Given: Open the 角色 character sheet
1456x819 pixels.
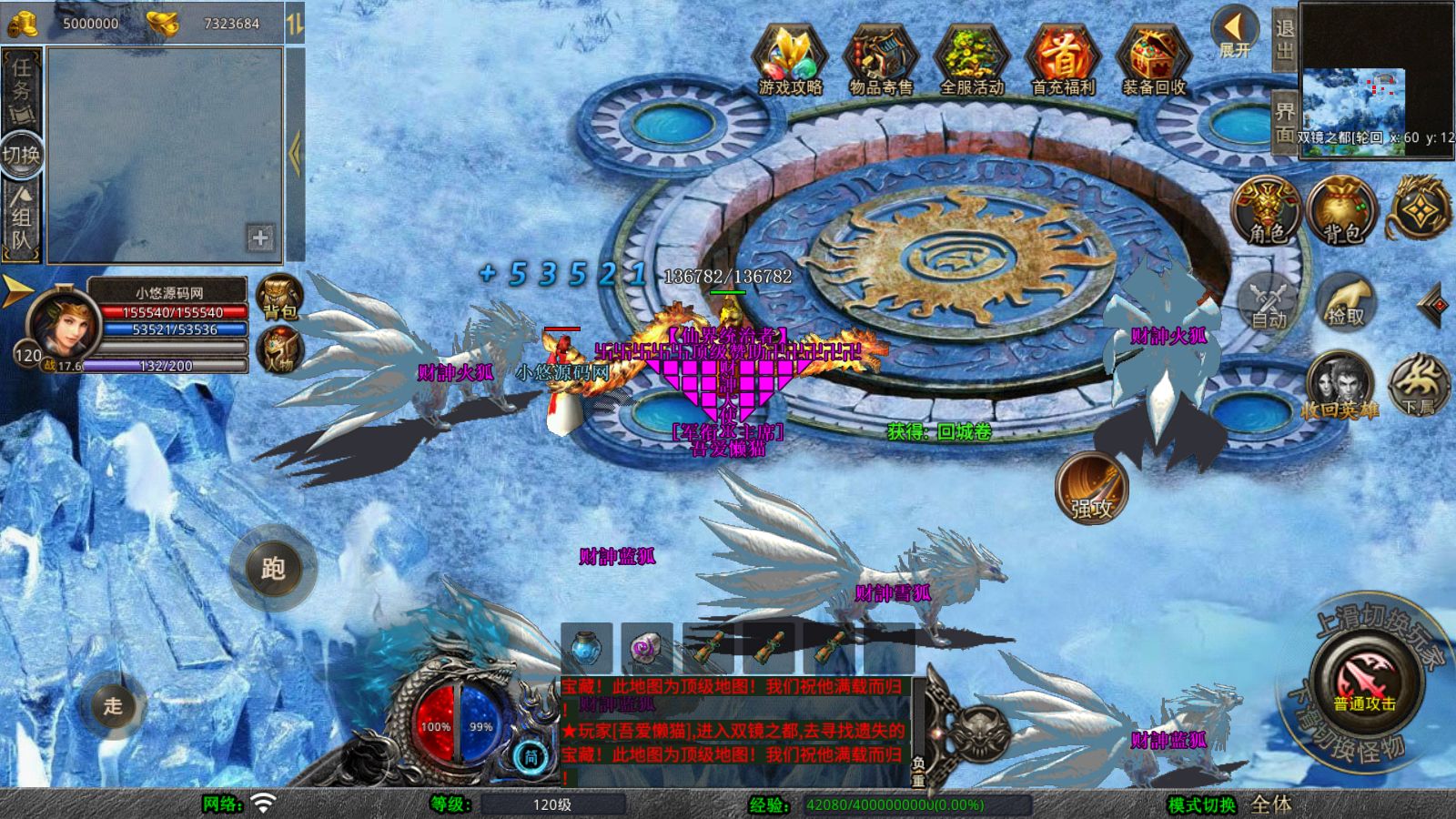Looking at the screenshot, I should pyautogui.click(x=1268, y=211).
